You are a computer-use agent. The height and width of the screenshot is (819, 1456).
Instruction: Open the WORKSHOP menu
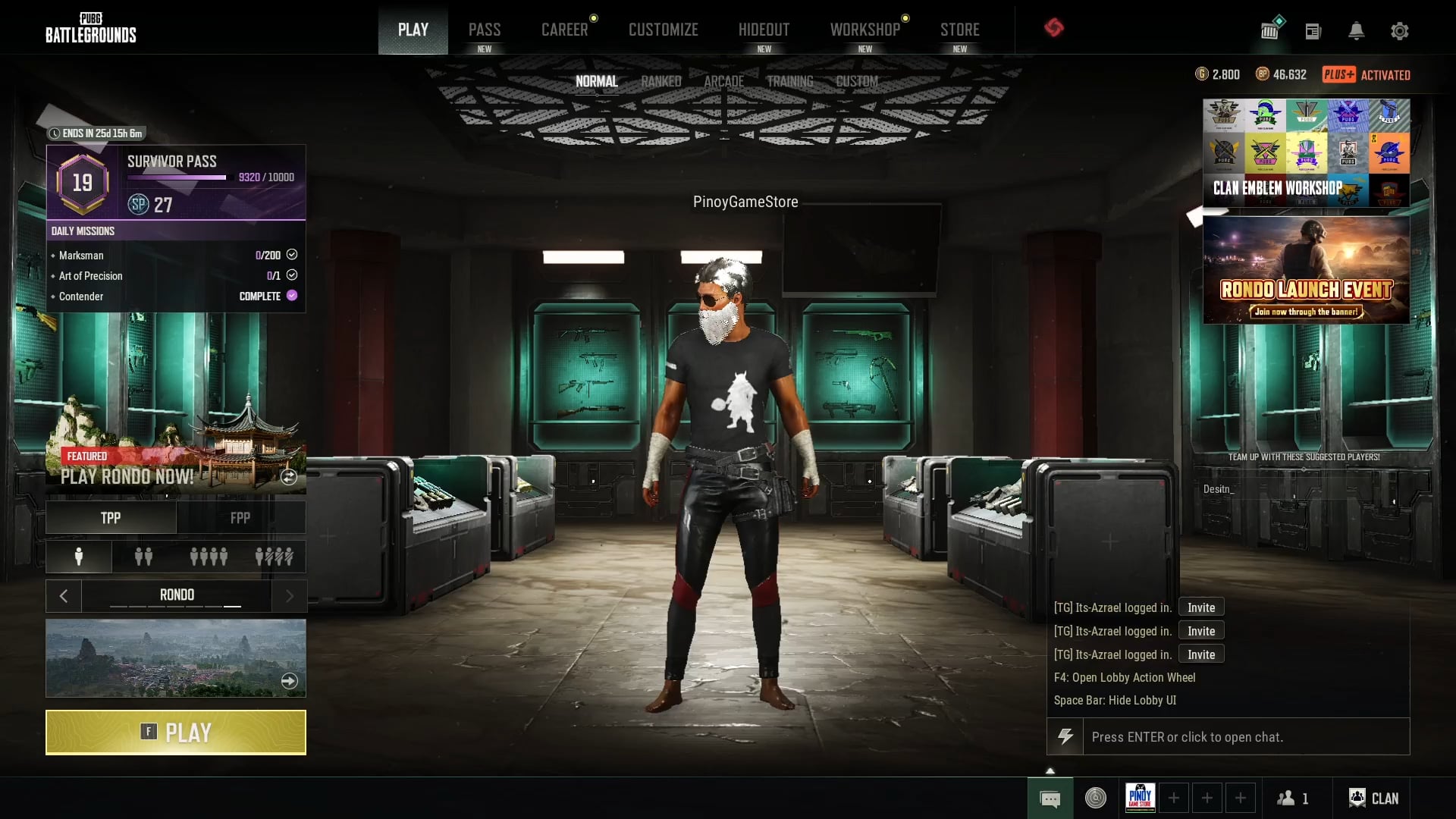tap(864, 29)
